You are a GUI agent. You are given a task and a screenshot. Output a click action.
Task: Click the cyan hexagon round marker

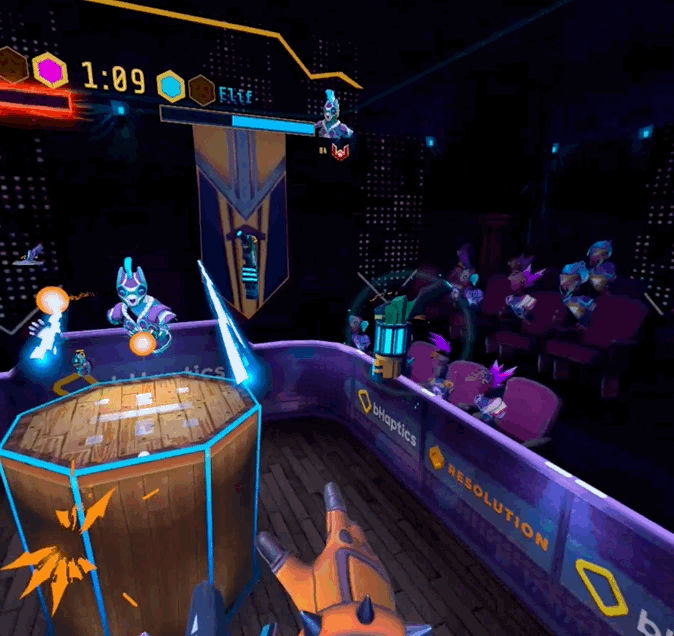170,85
